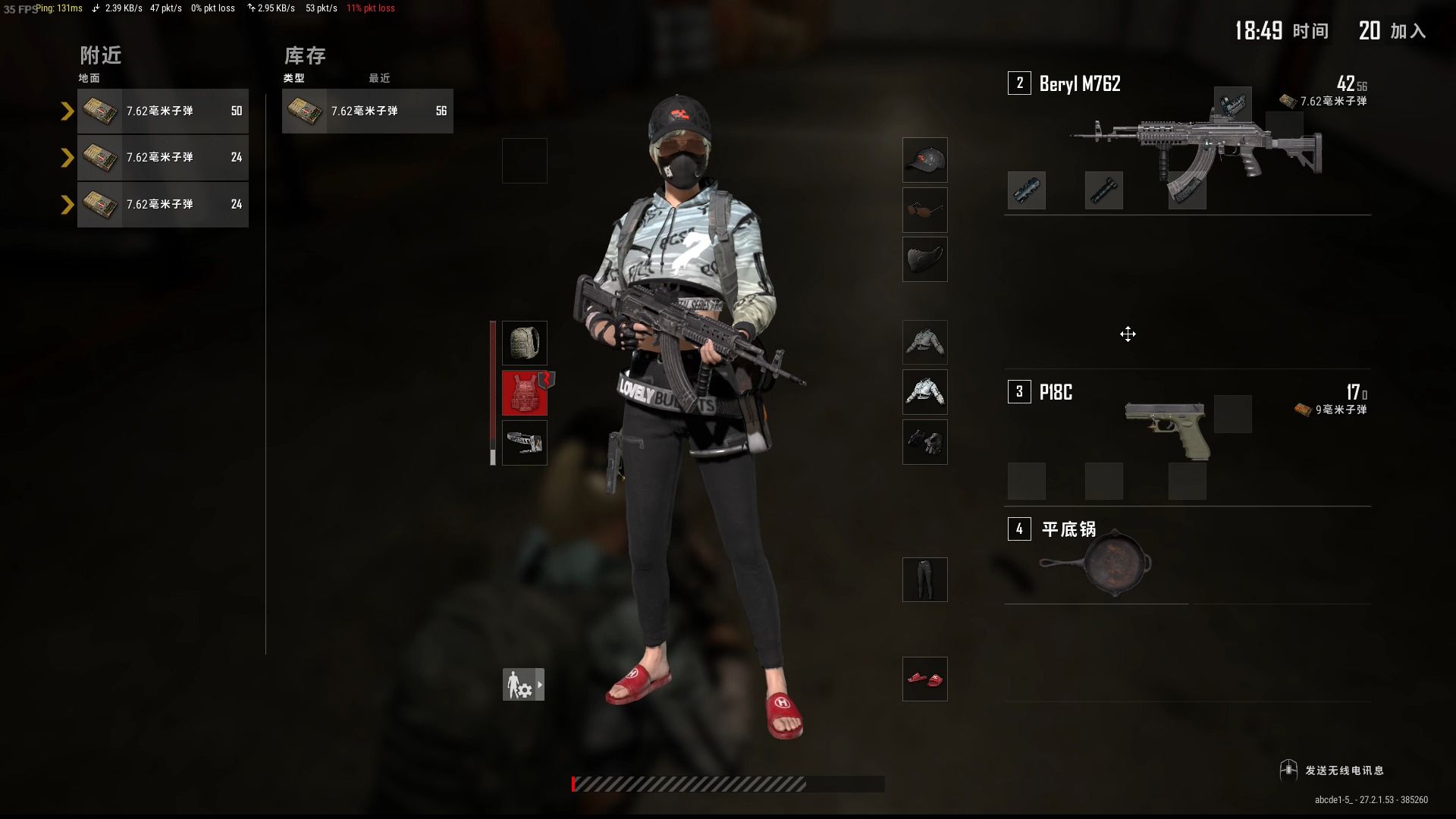Select the frying pan melee weapon
1456x819 pixels.
[1096, 563]
